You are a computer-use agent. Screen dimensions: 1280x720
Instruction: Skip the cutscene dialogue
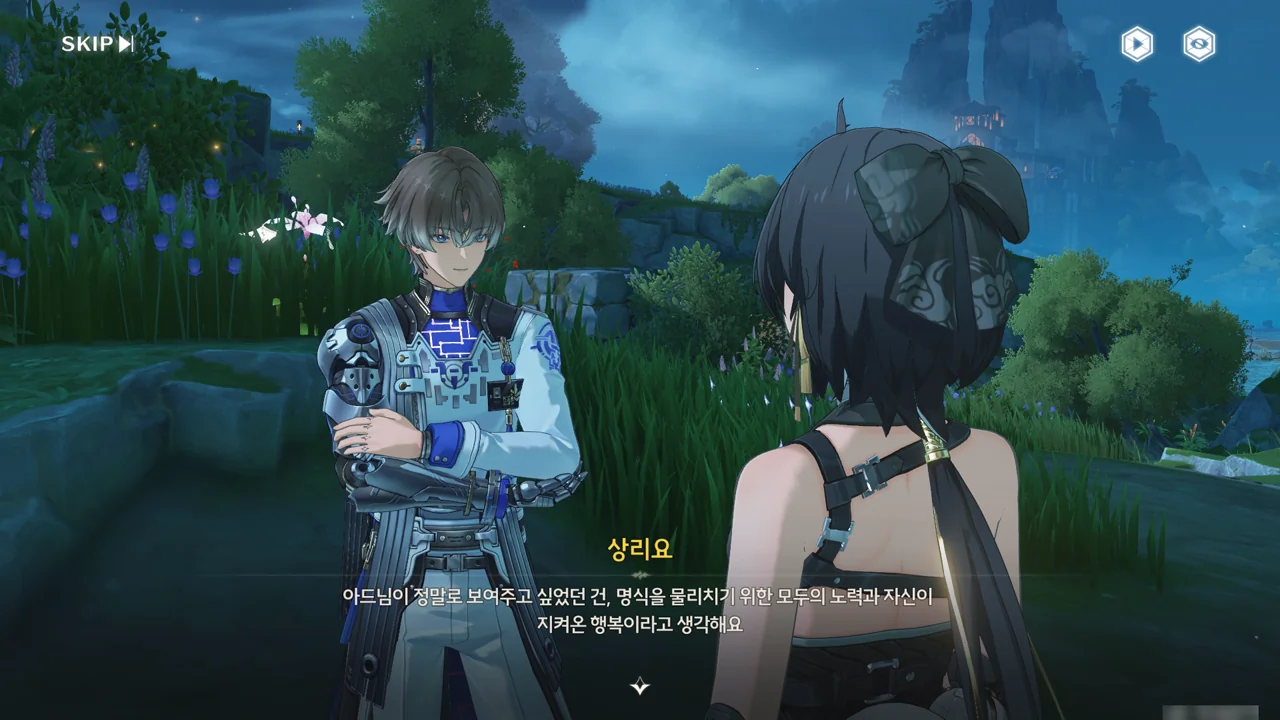coord(97,44)
